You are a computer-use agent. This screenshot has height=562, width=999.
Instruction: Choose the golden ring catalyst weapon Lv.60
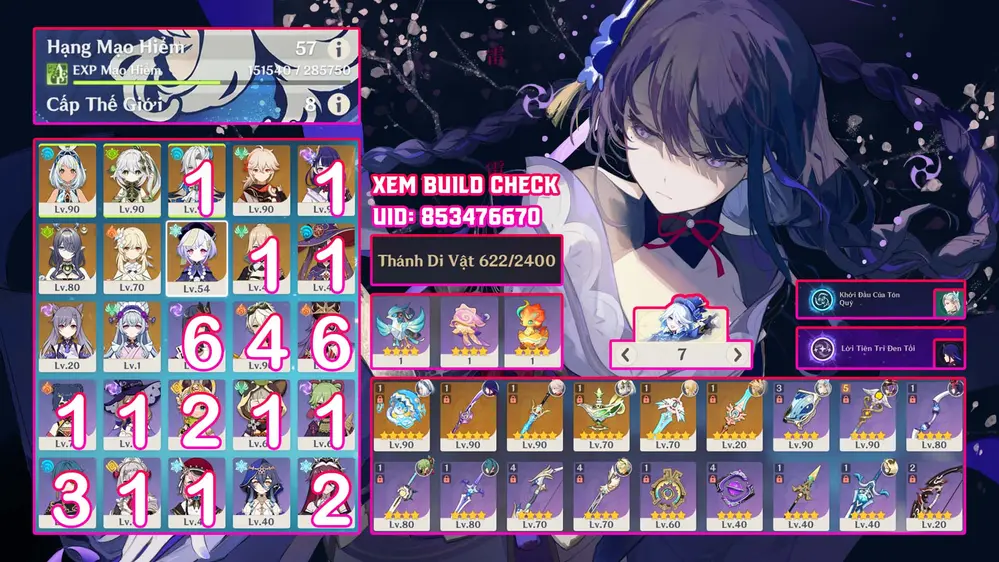click(665, 497)
